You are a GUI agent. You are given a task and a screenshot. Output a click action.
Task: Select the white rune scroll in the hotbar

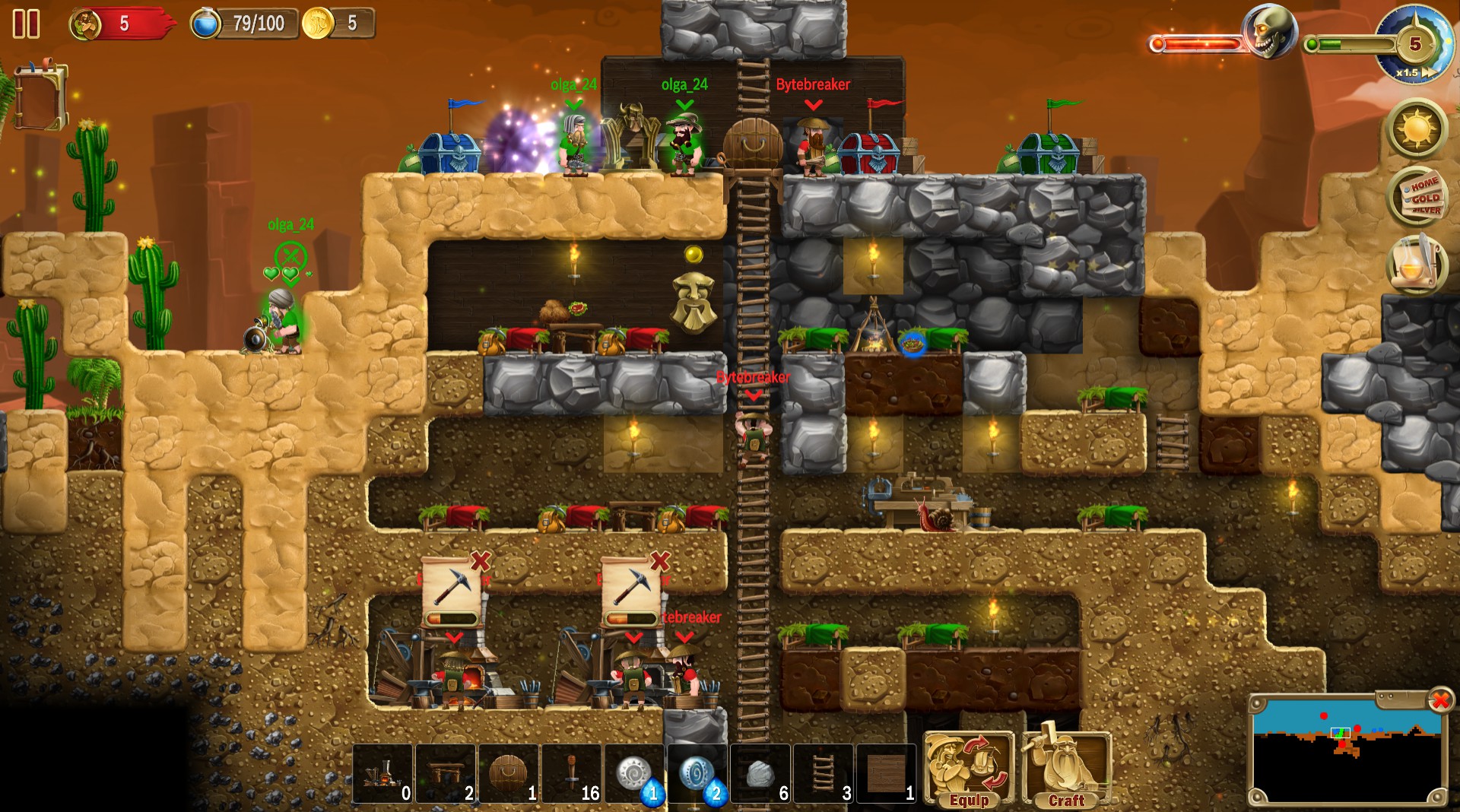point(635,772)
